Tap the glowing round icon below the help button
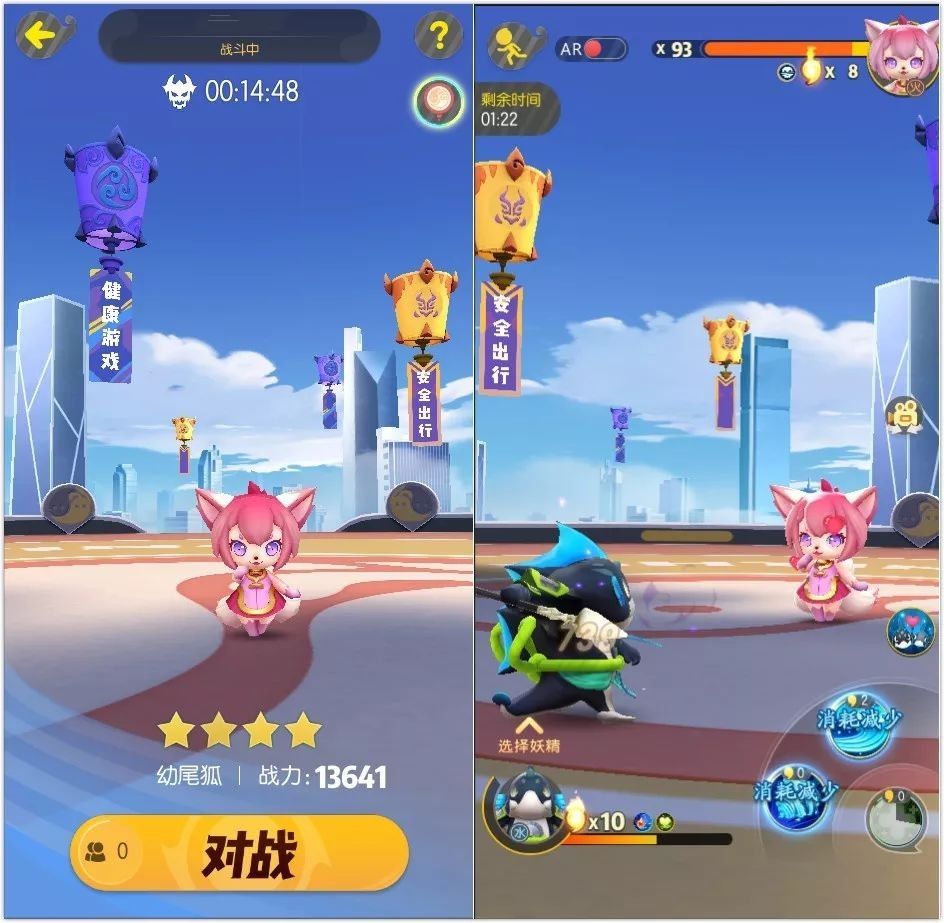 pos(438,102)
